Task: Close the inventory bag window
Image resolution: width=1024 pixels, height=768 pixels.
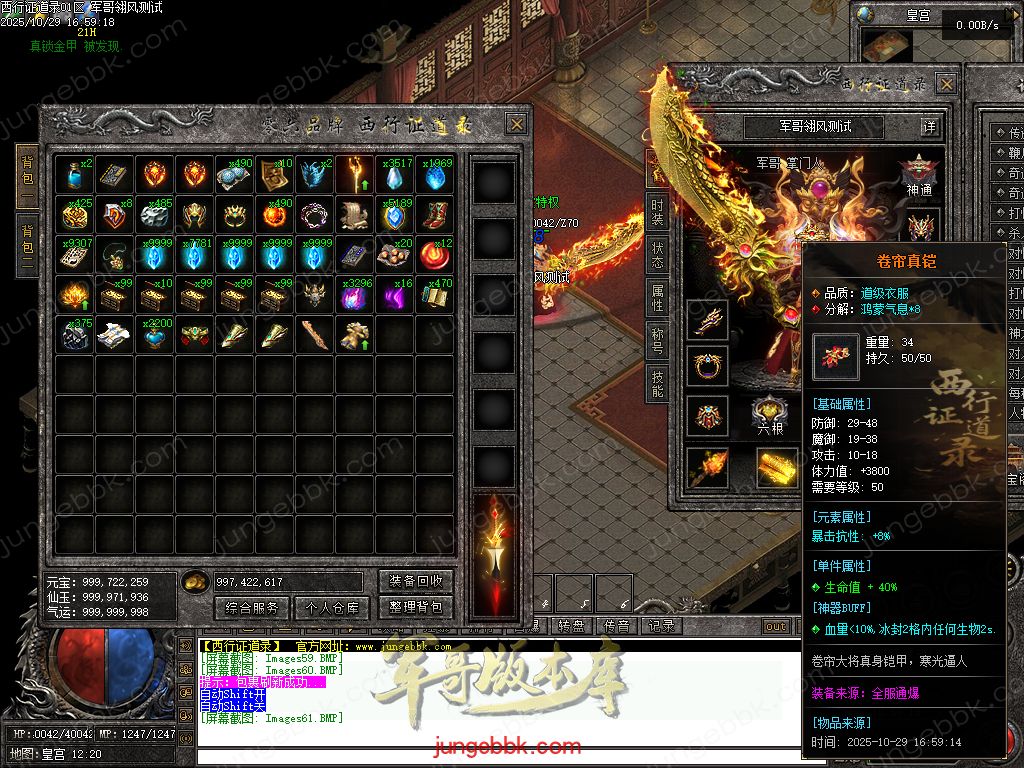Action: [x=516, y=124]
